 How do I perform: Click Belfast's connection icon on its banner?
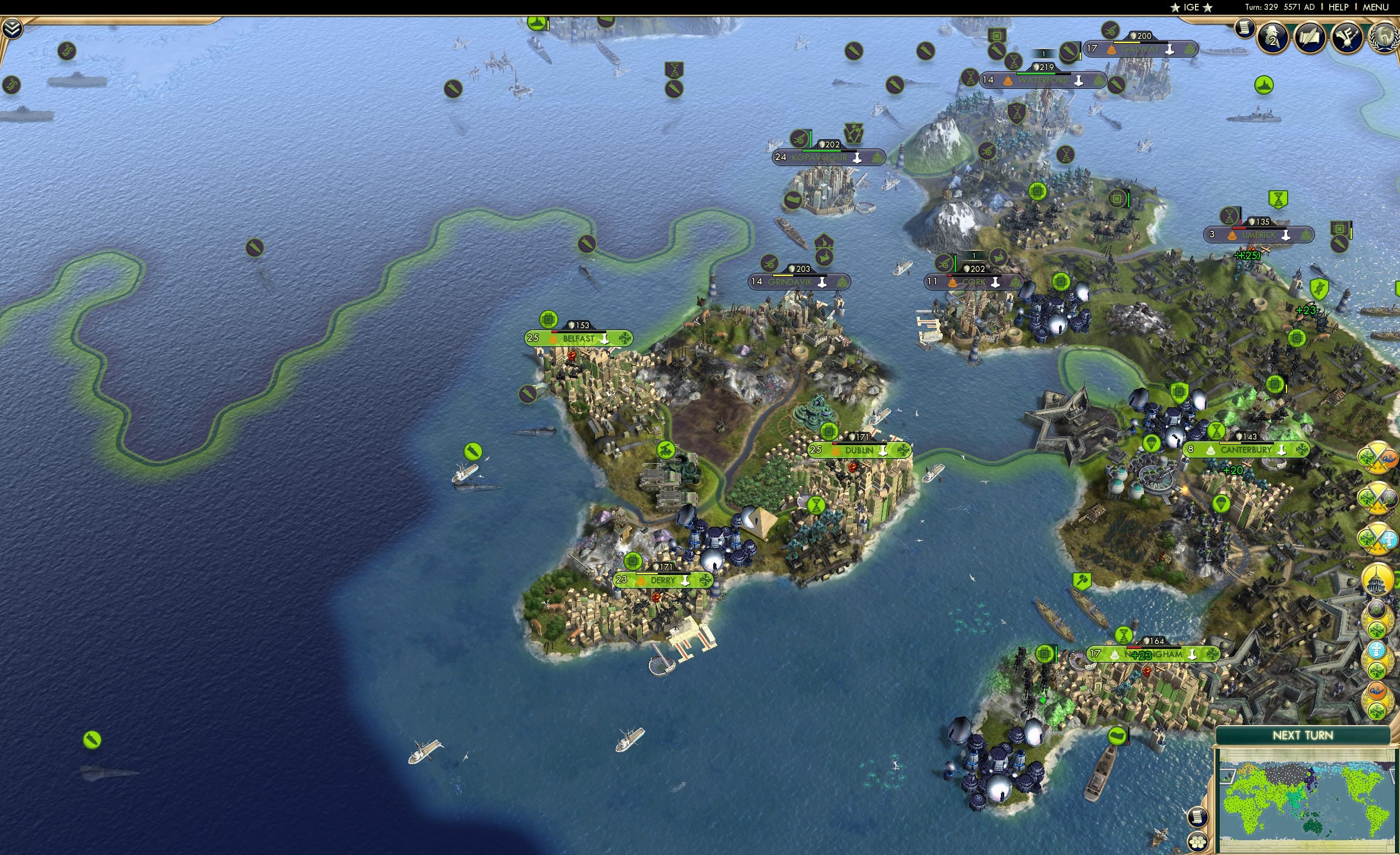click(625, 339)
